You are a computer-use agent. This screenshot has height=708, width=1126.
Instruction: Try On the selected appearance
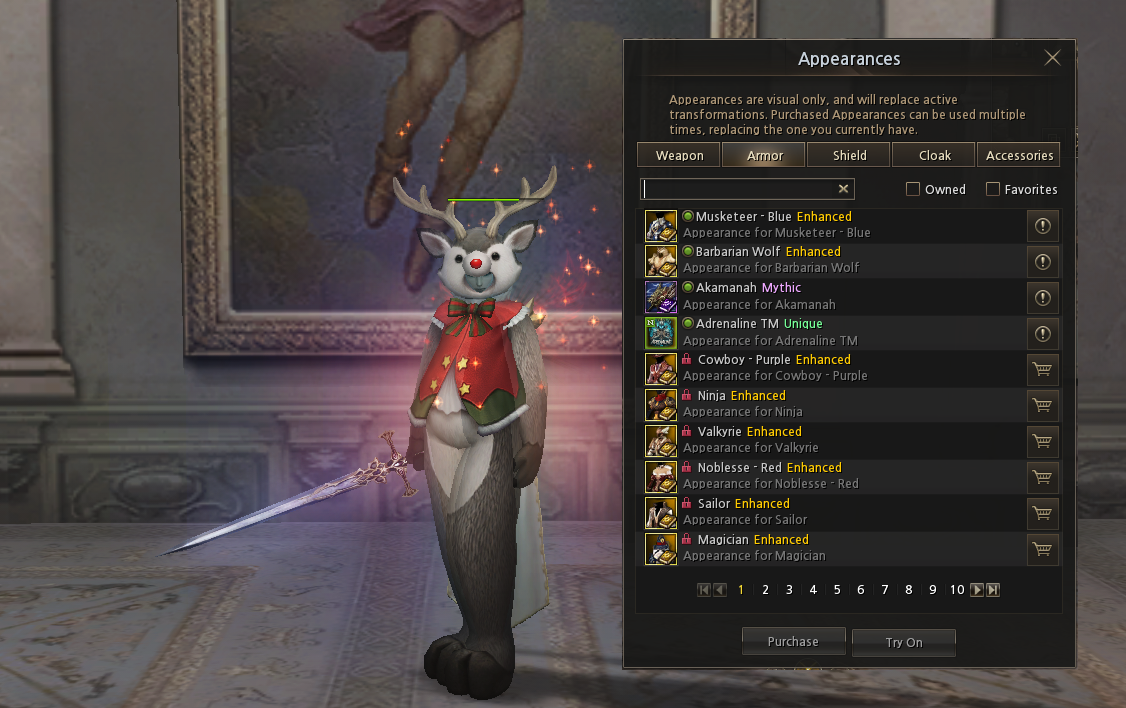pos(904,643)
